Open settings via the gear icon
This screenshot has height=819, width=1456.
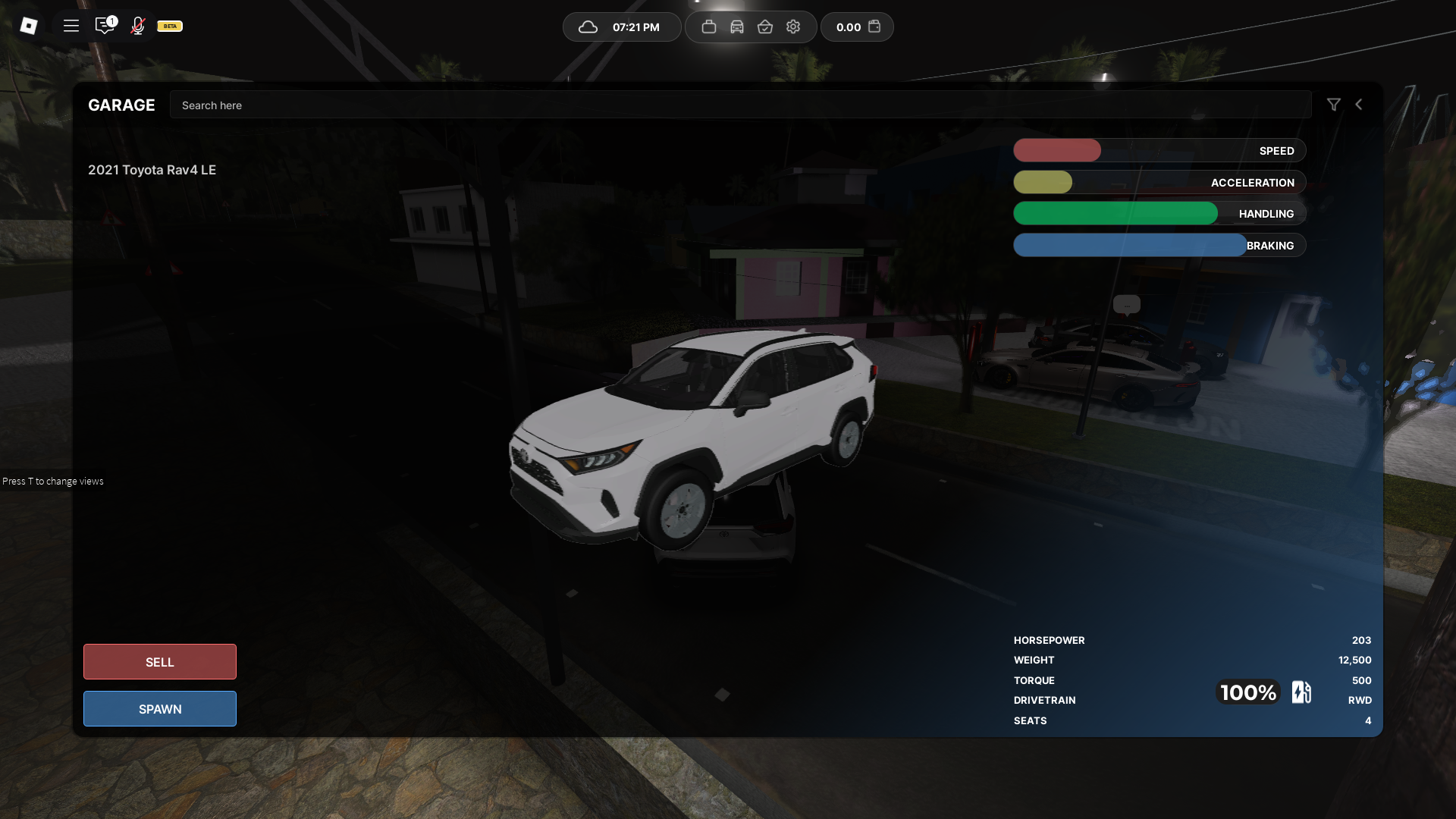tap(793, 27)
